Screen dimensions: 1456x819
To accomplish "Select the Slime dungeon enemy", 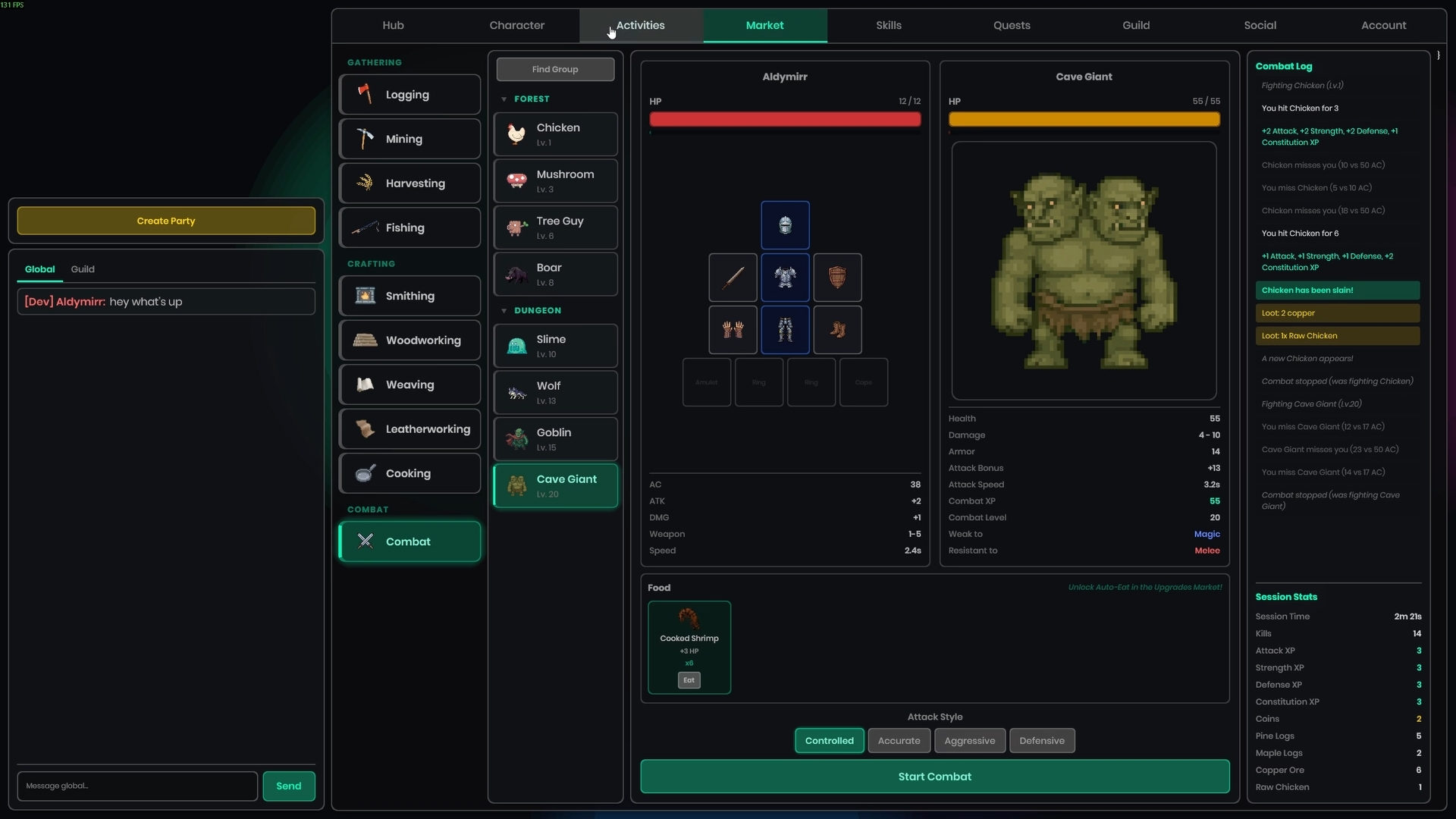I will pos(555,346).
